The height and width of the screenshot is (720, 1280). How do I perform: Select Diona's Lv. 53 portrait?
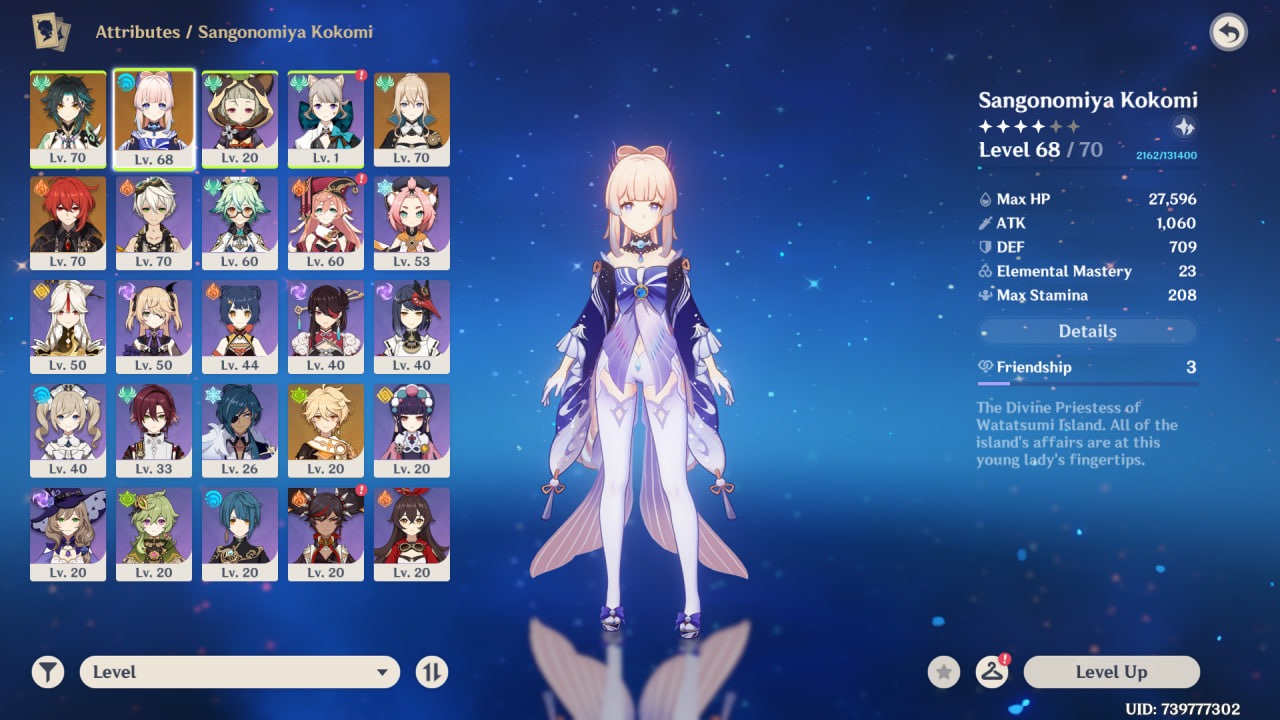(x=412, y=222)
